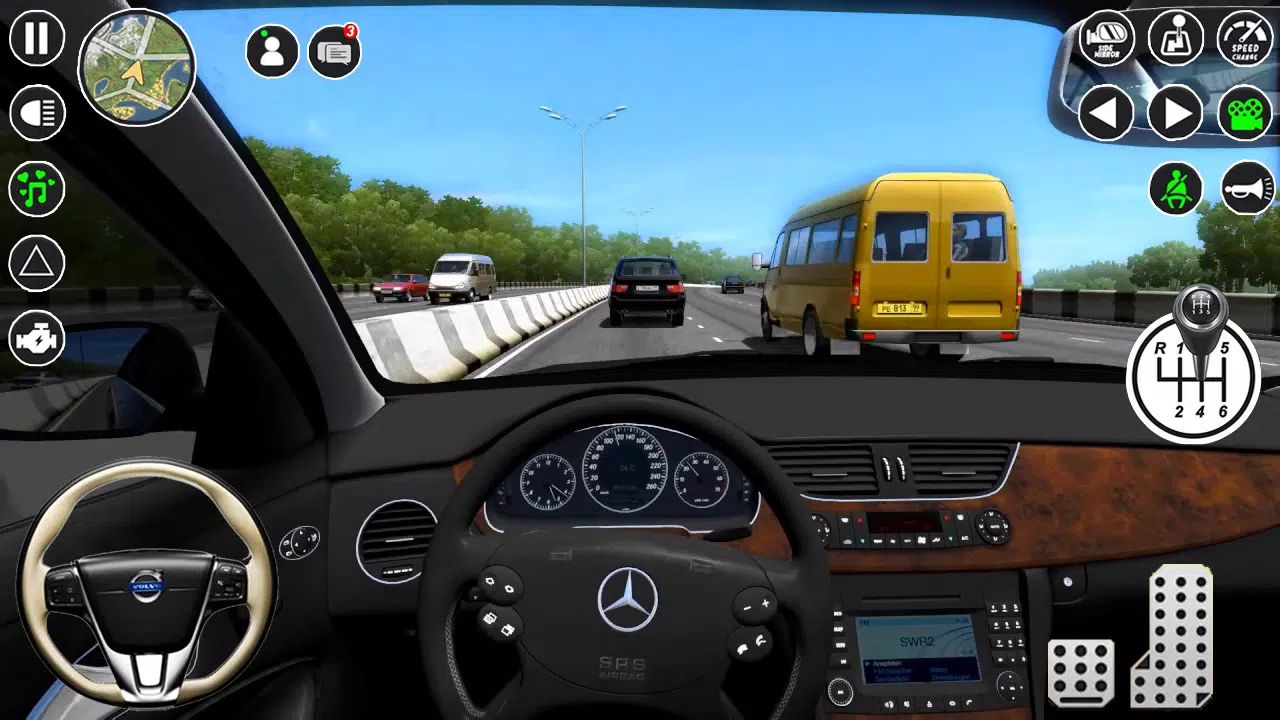Change the camera view
The image size is (1280, 720).
click(1243, 112)
